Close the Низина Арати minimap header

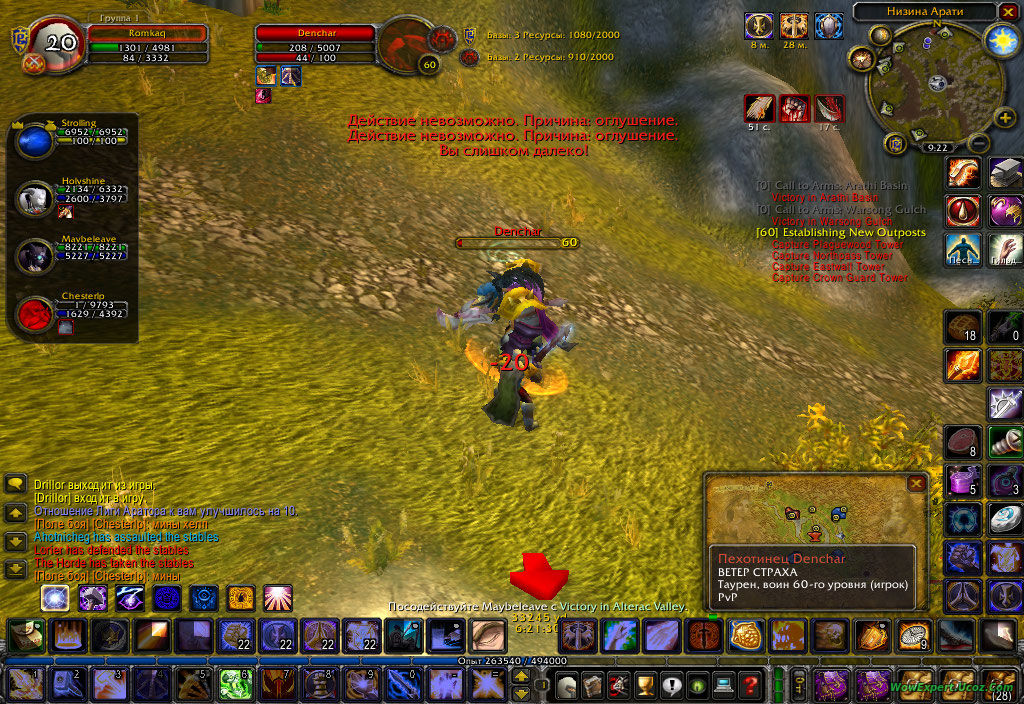pyautogui.click(x=1006, y=12)
